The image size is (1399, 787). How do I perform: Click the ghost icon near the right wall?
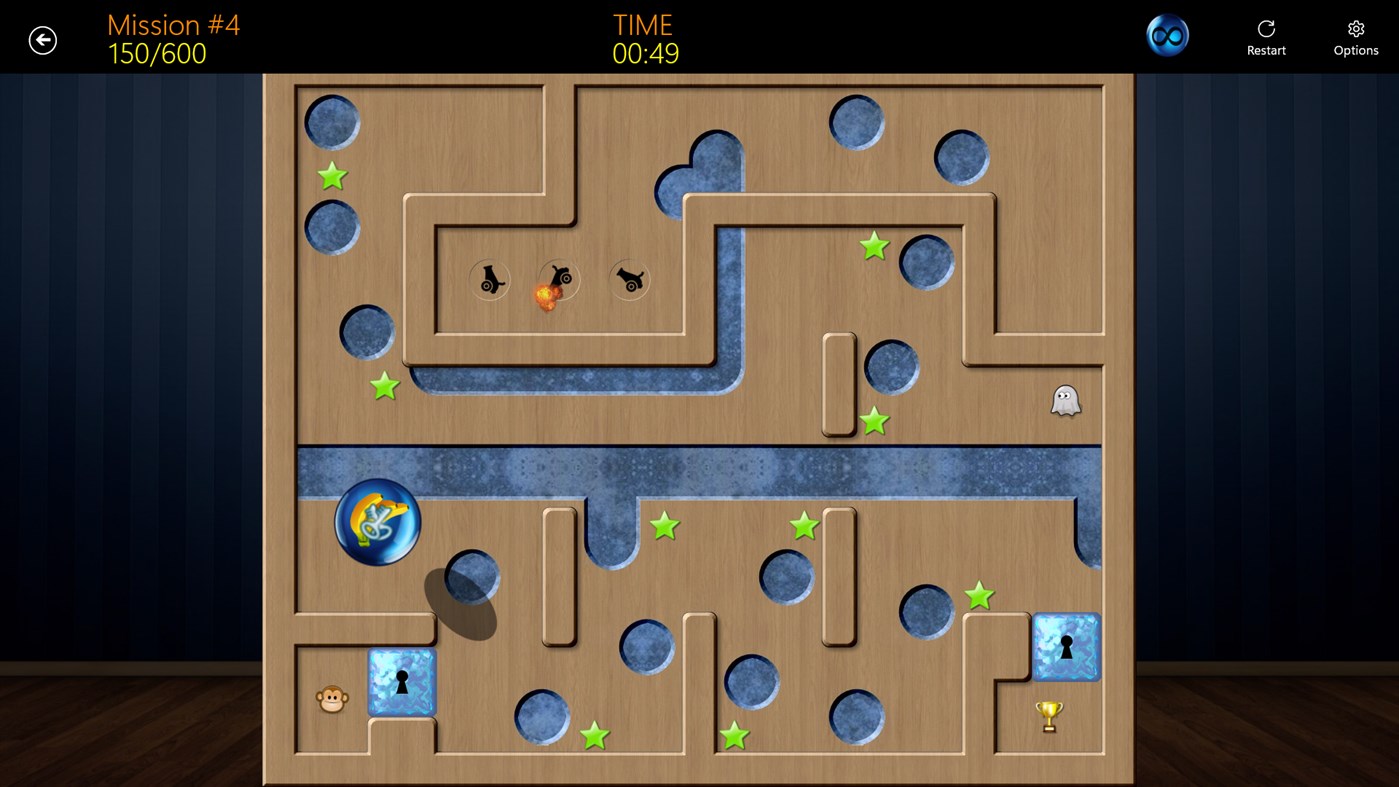tap(1064, 399)
